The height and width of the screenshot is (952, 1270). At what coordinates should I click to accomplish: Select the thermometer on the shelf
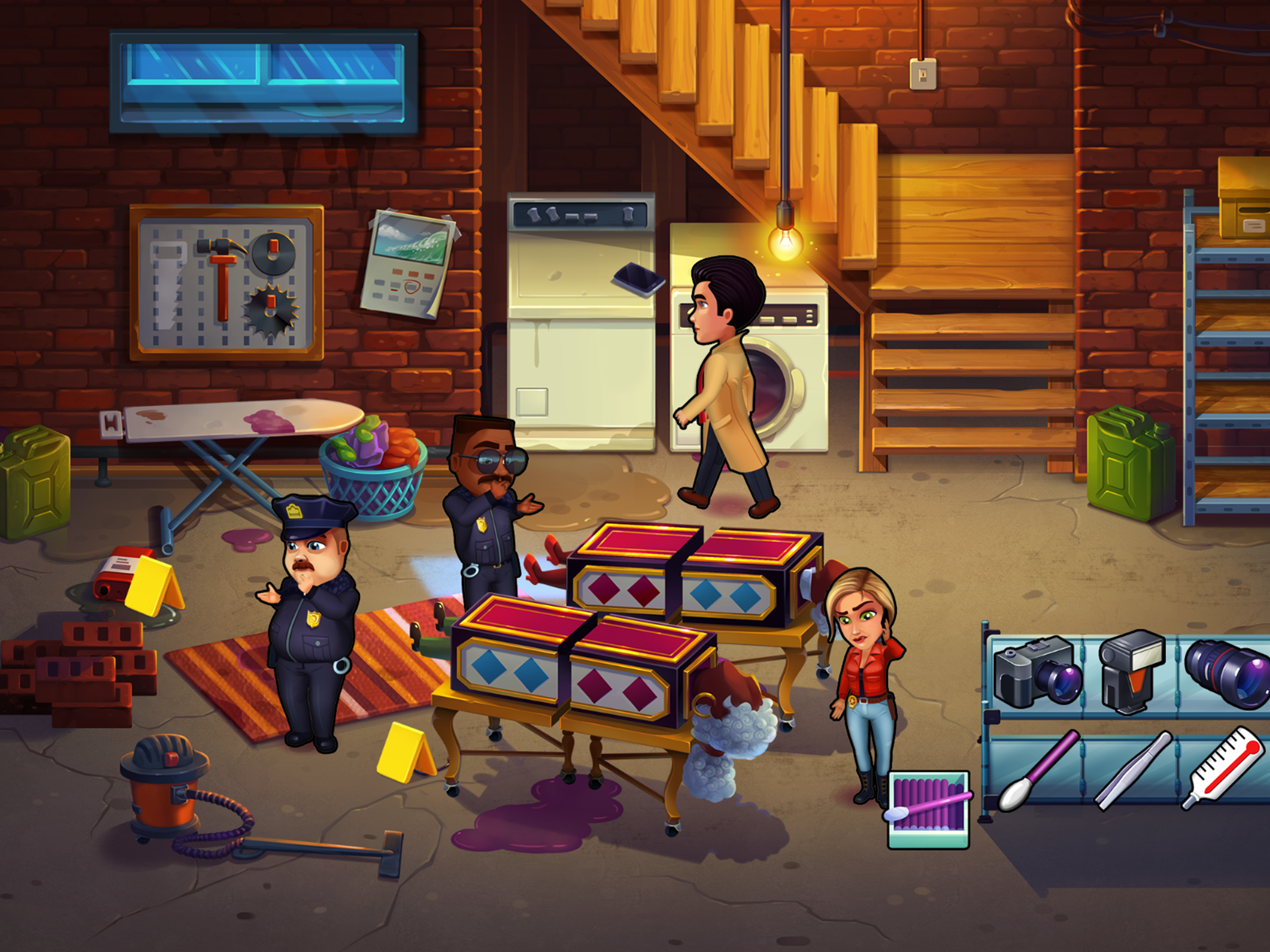[x=1224, y=767]
